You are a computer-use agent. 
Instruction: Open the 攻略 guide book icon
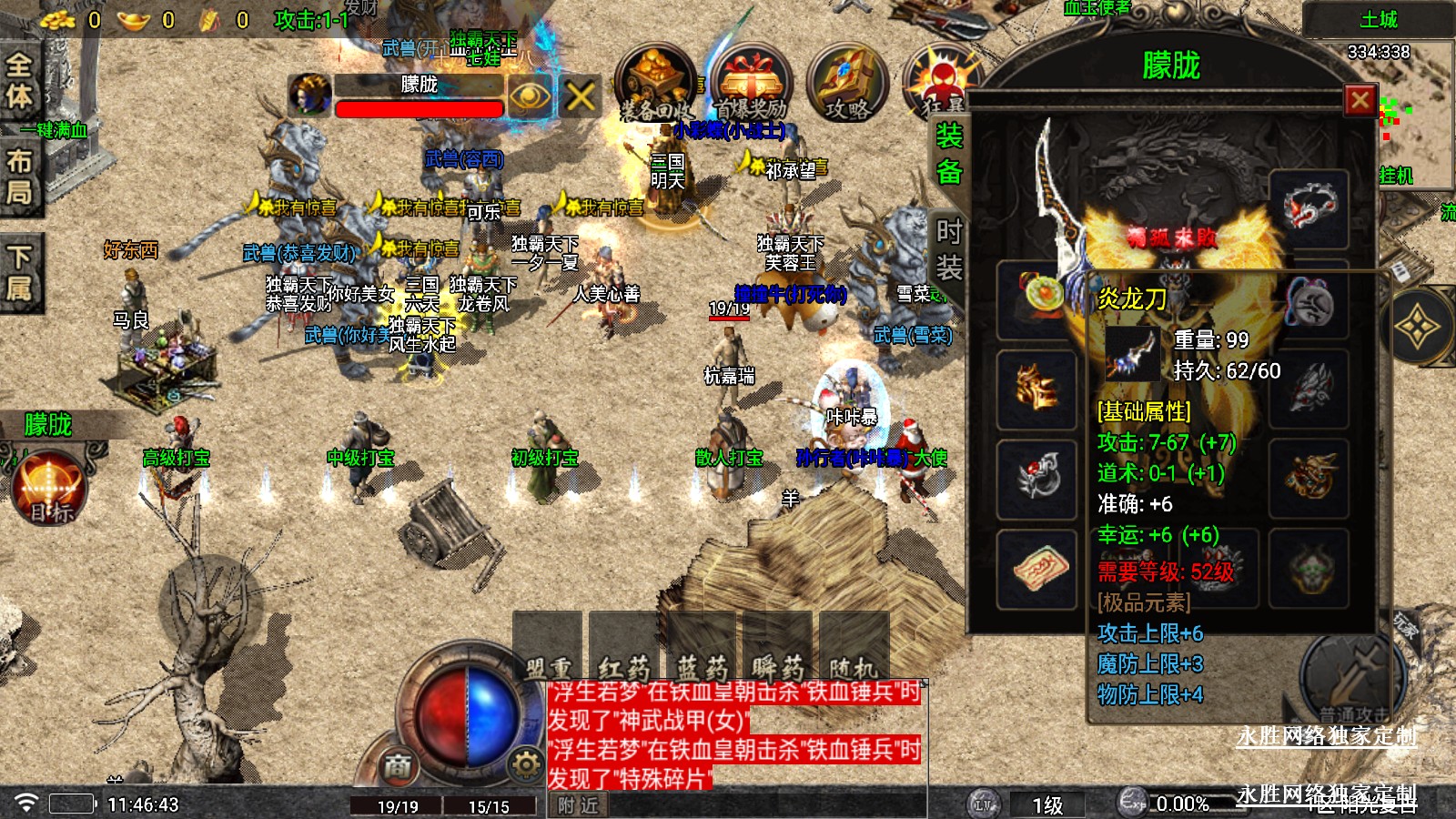pyautogui.click(x=846, y=84)
